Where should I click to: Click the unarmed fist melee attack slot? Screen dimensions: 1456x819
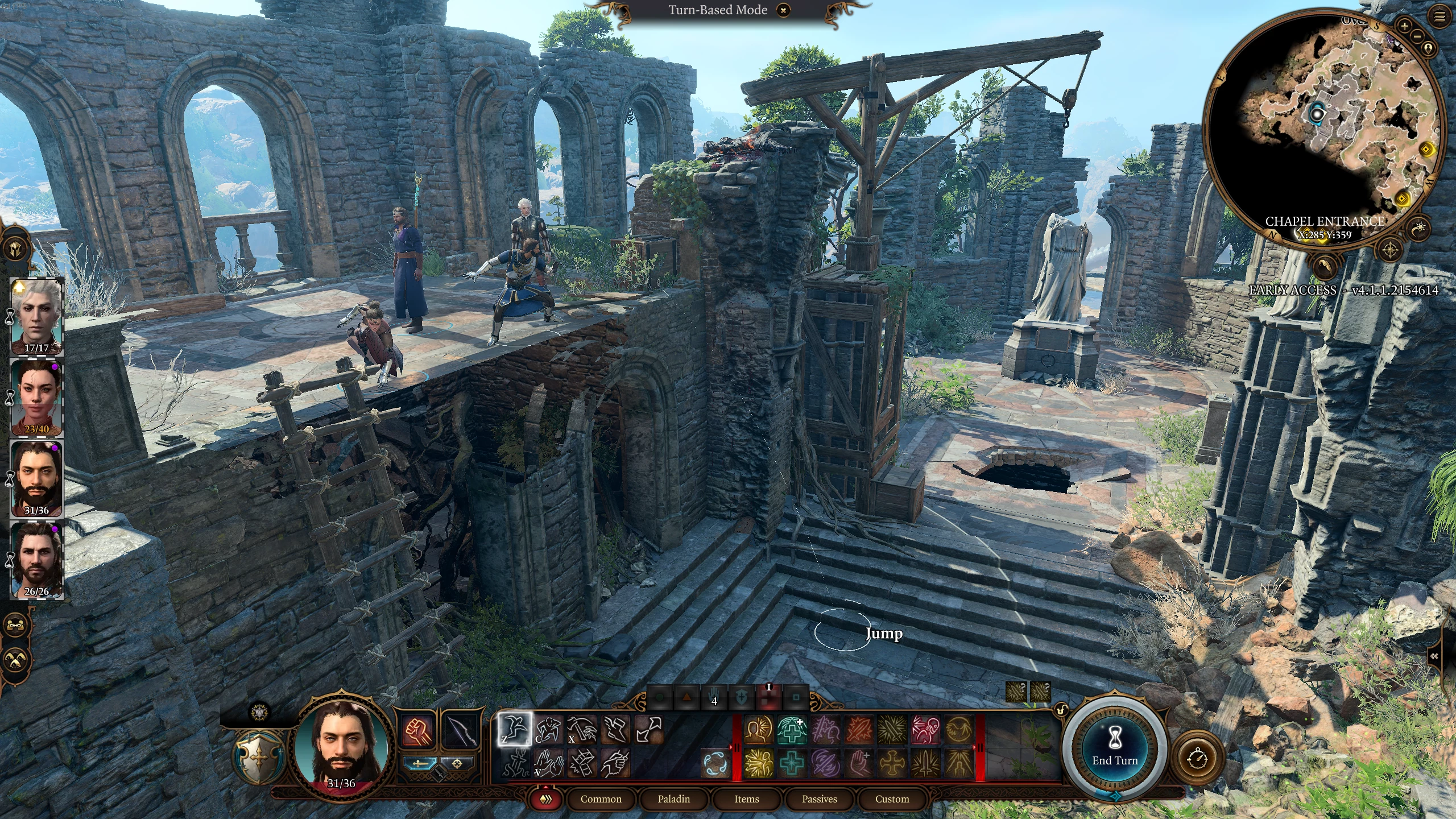click(x=419, y=731)
